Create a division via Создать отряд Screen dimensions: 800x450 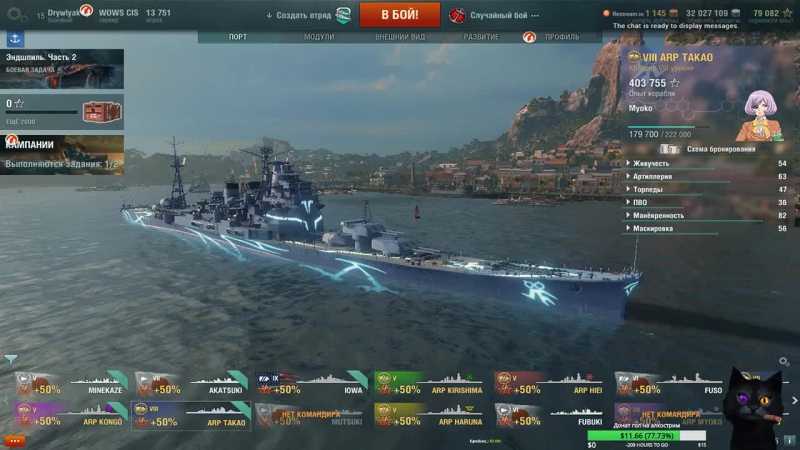305,16
